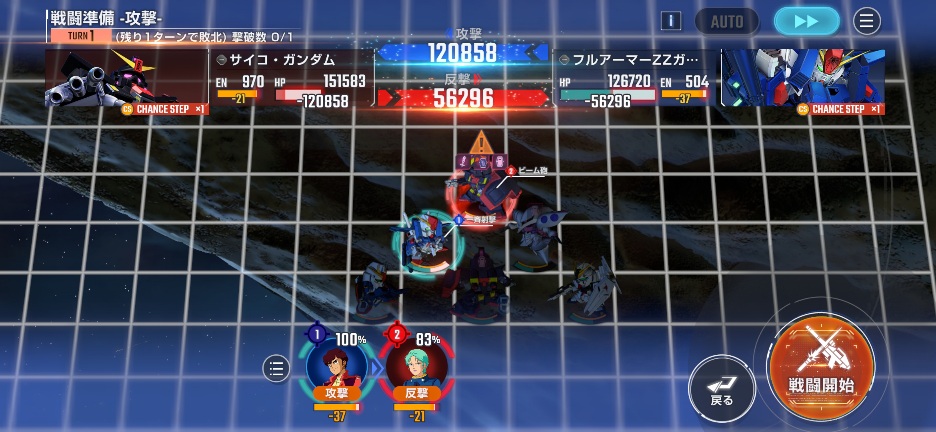Toggle AUTO battle mode
936x432 pixels.
[727, 21]
